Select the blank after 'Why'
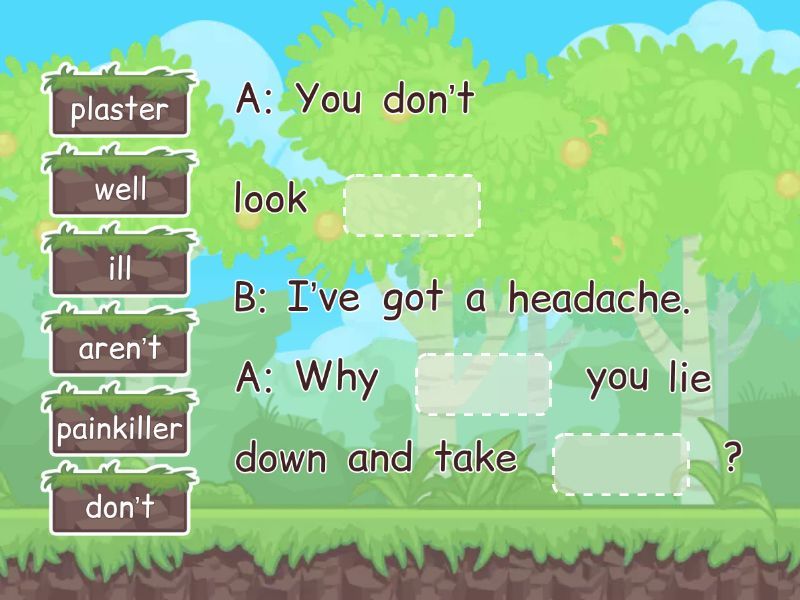 [x=483, y=384]
